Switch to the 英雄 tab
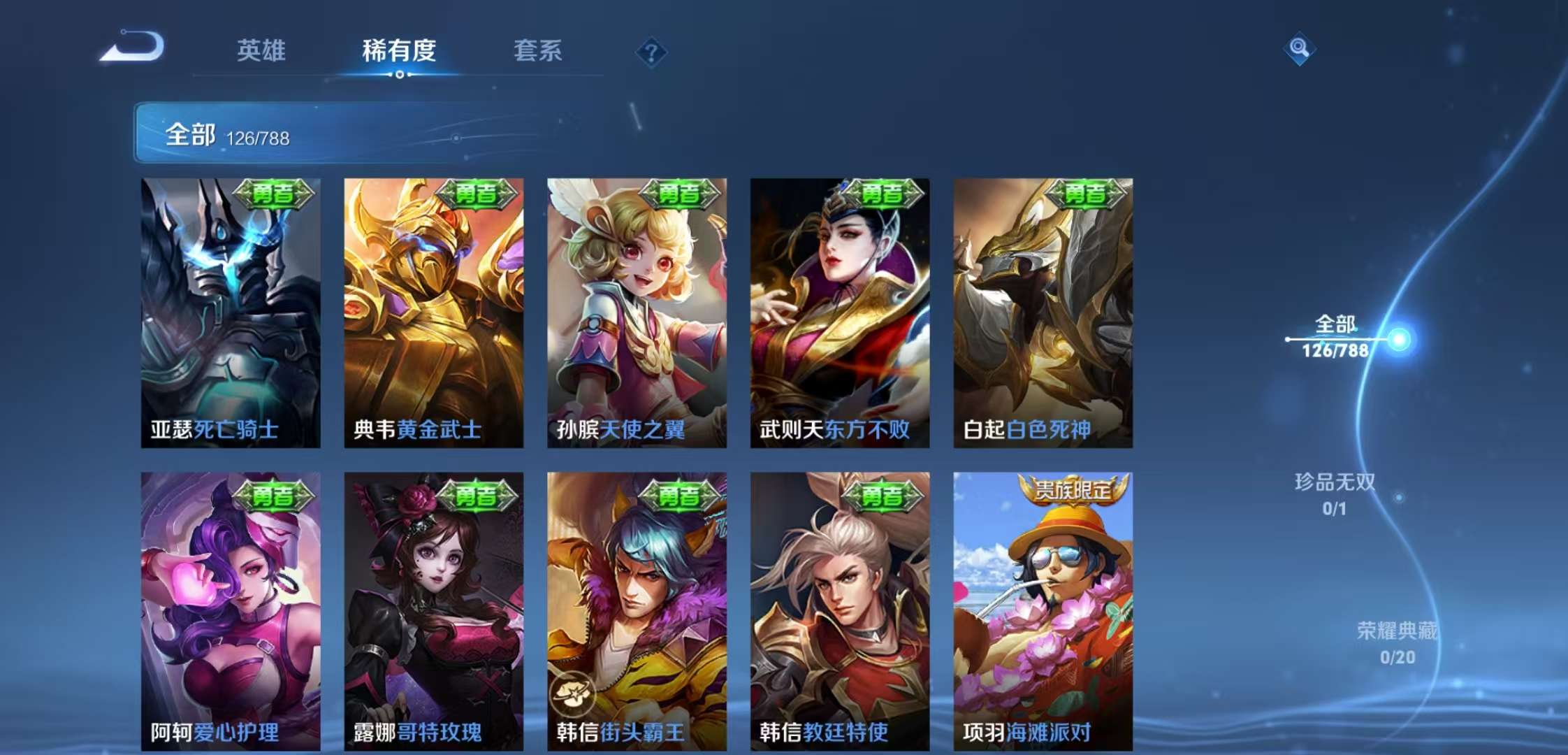The height and width of the screenshot is (755, 1568). [x=261, y=50]
